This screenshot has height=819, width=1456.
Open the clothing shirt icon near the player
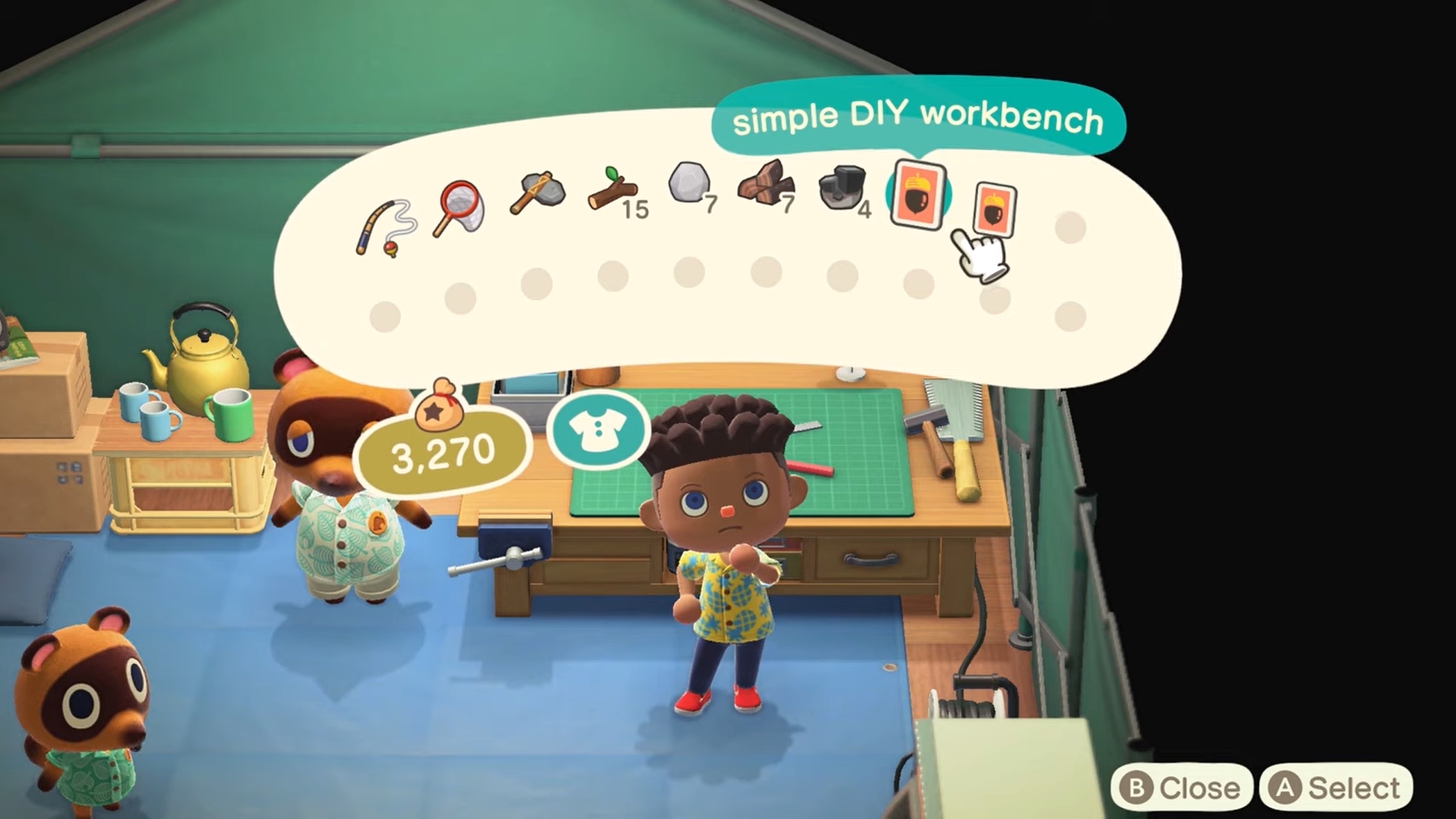point(599,431)
